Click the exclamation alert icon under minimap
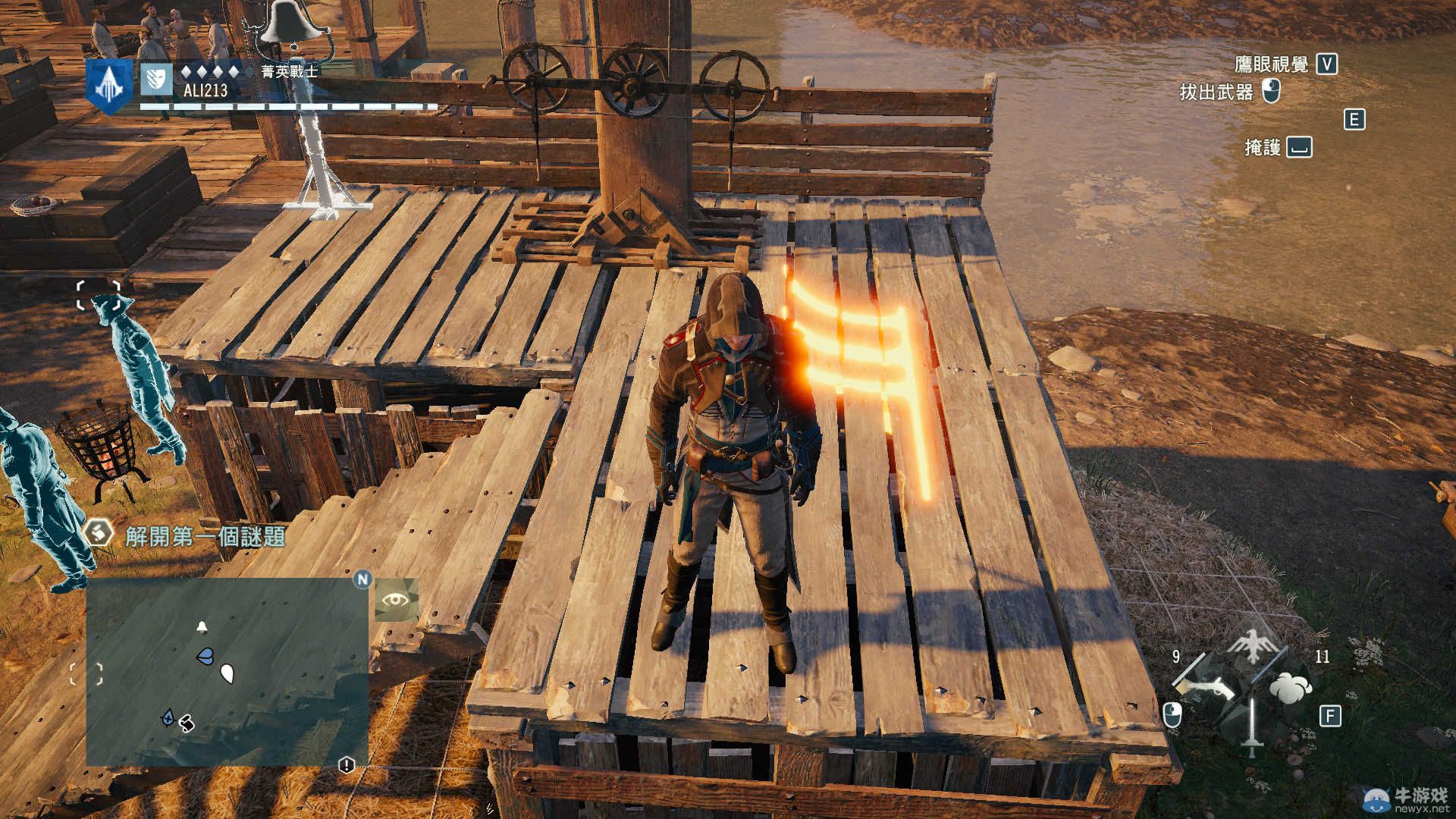Image resolution: width=1456 pixels, height=819 pixels. [x=347, y=765]
